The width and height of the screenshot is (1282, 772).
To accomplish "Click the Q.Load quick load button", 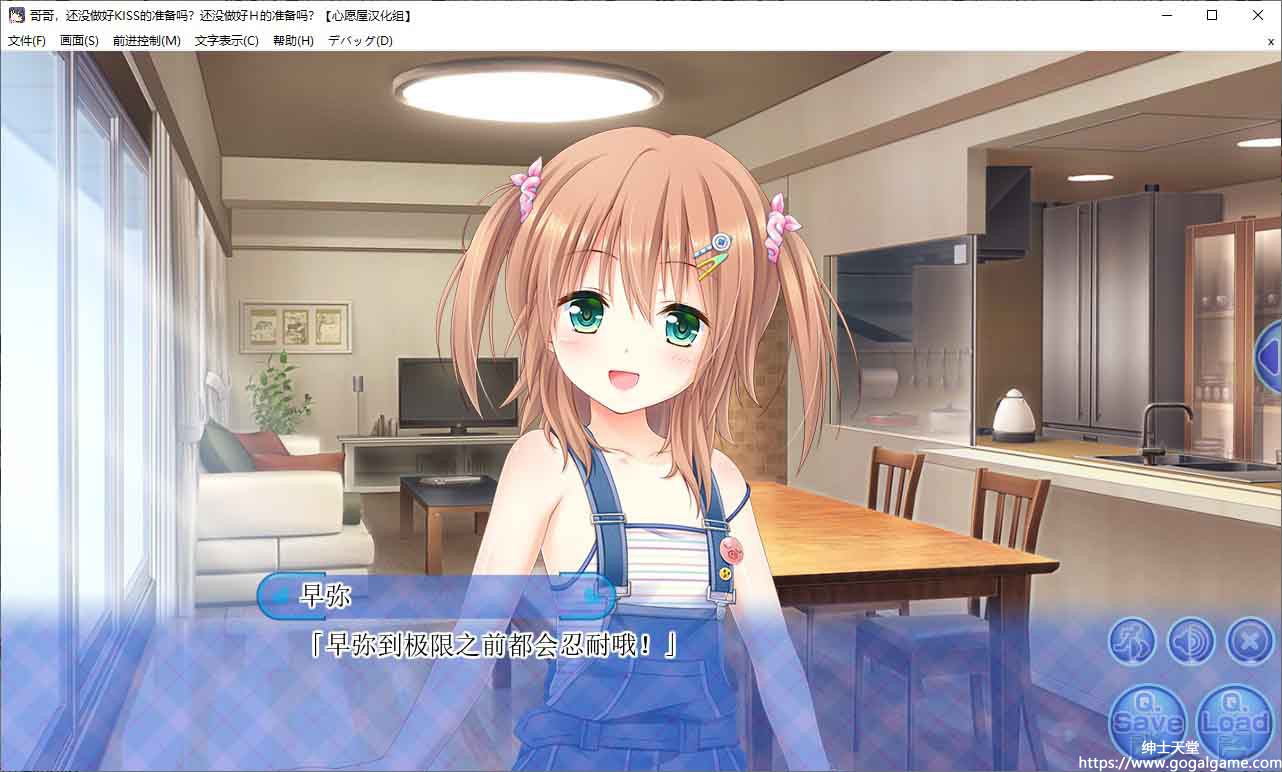I will pyautogui.click(x=1233, y=720).
